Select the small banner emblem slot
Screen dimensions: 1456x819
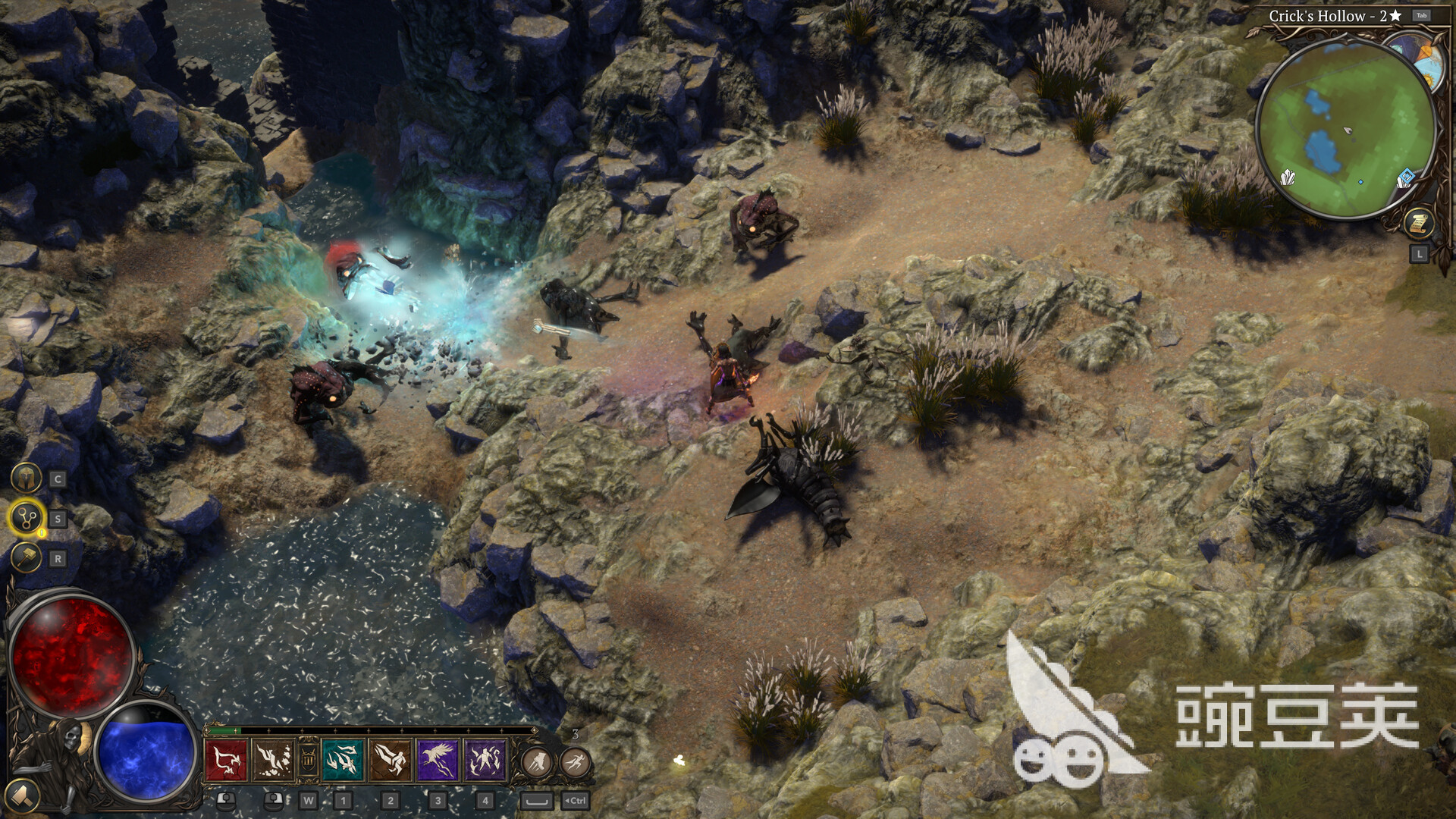308,760
